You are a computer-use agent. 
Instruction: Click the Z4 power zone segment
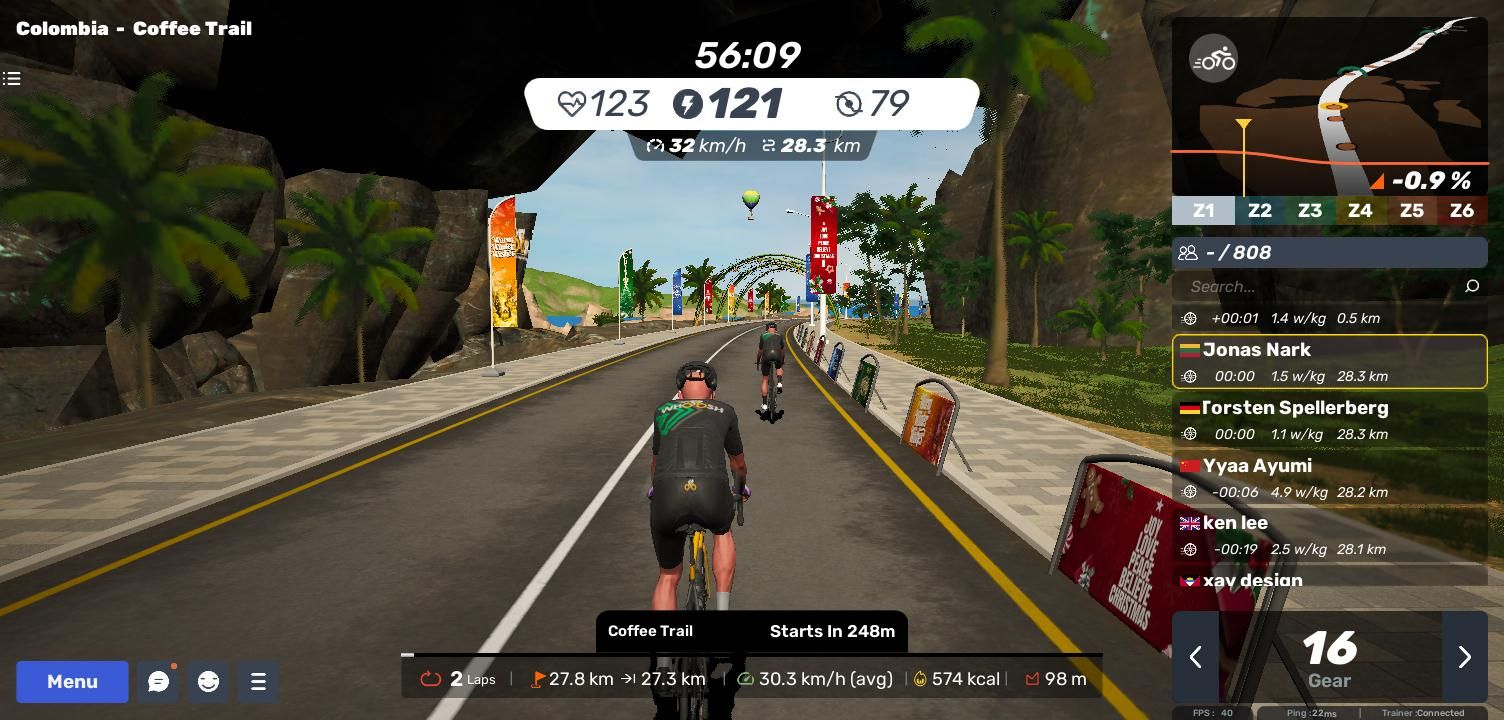click(1360, 211)
